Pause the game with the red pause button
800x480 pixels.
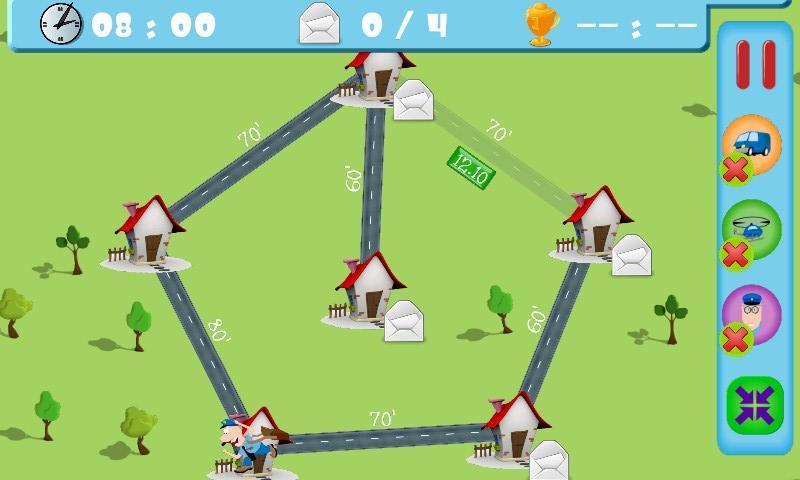(756, 66)
